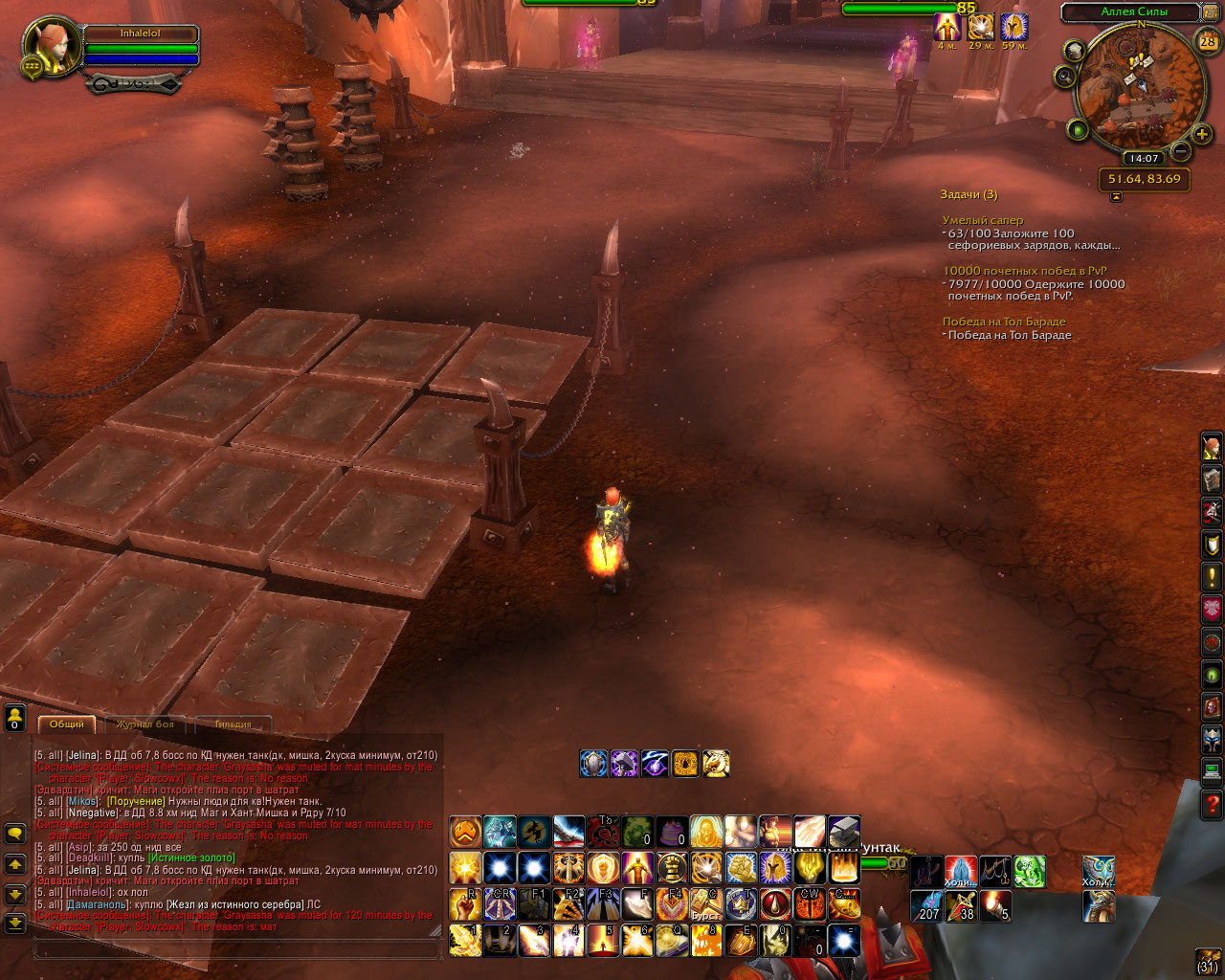Click the birthday cake item slot
The height and width of the screenshot is (980, 1225).
click(671, 833)
